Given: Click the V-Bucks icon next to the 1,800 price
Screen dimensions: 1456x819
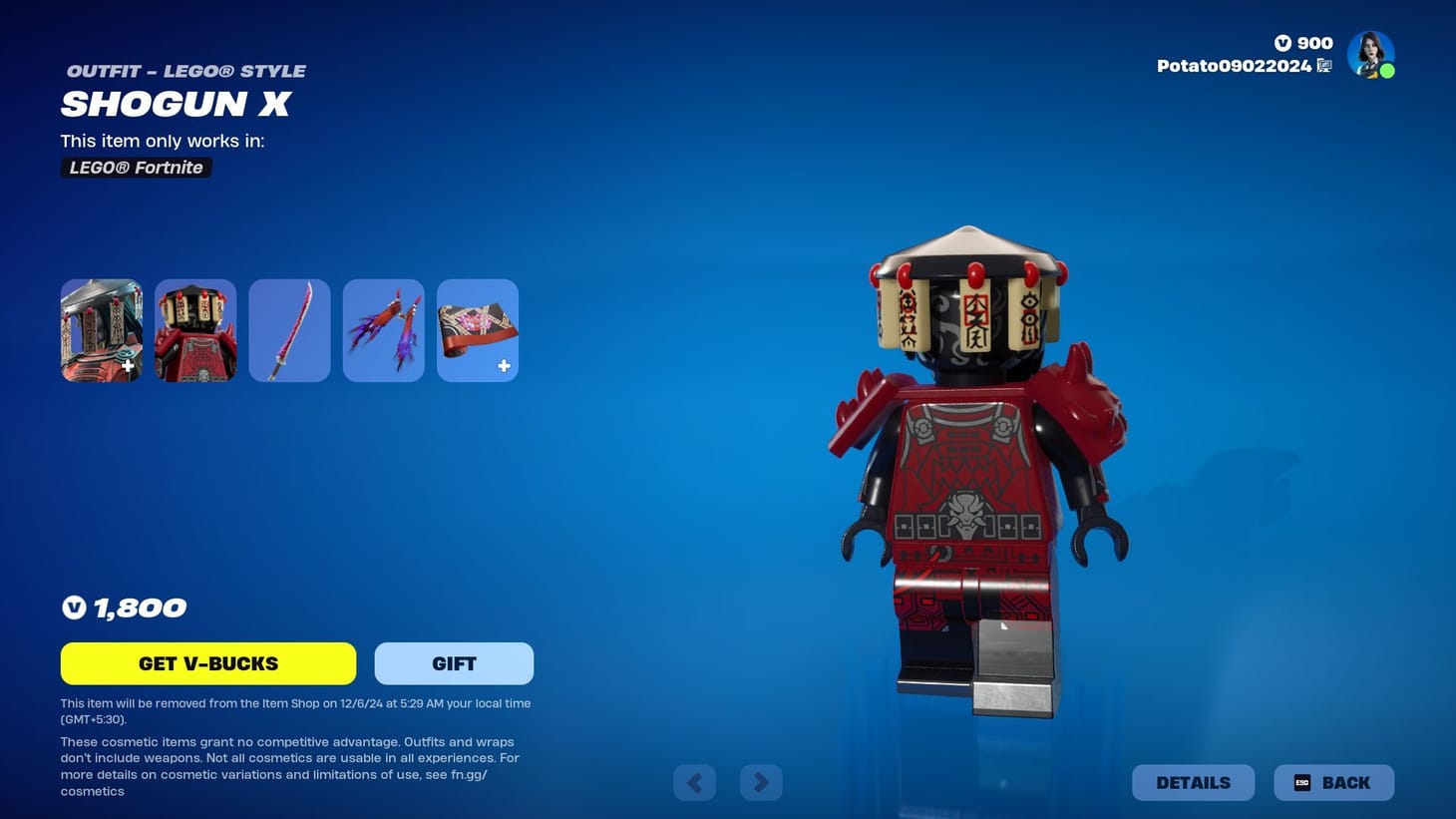Looking at the screenshot, I should pyautogui.click(x=73, y=608).
